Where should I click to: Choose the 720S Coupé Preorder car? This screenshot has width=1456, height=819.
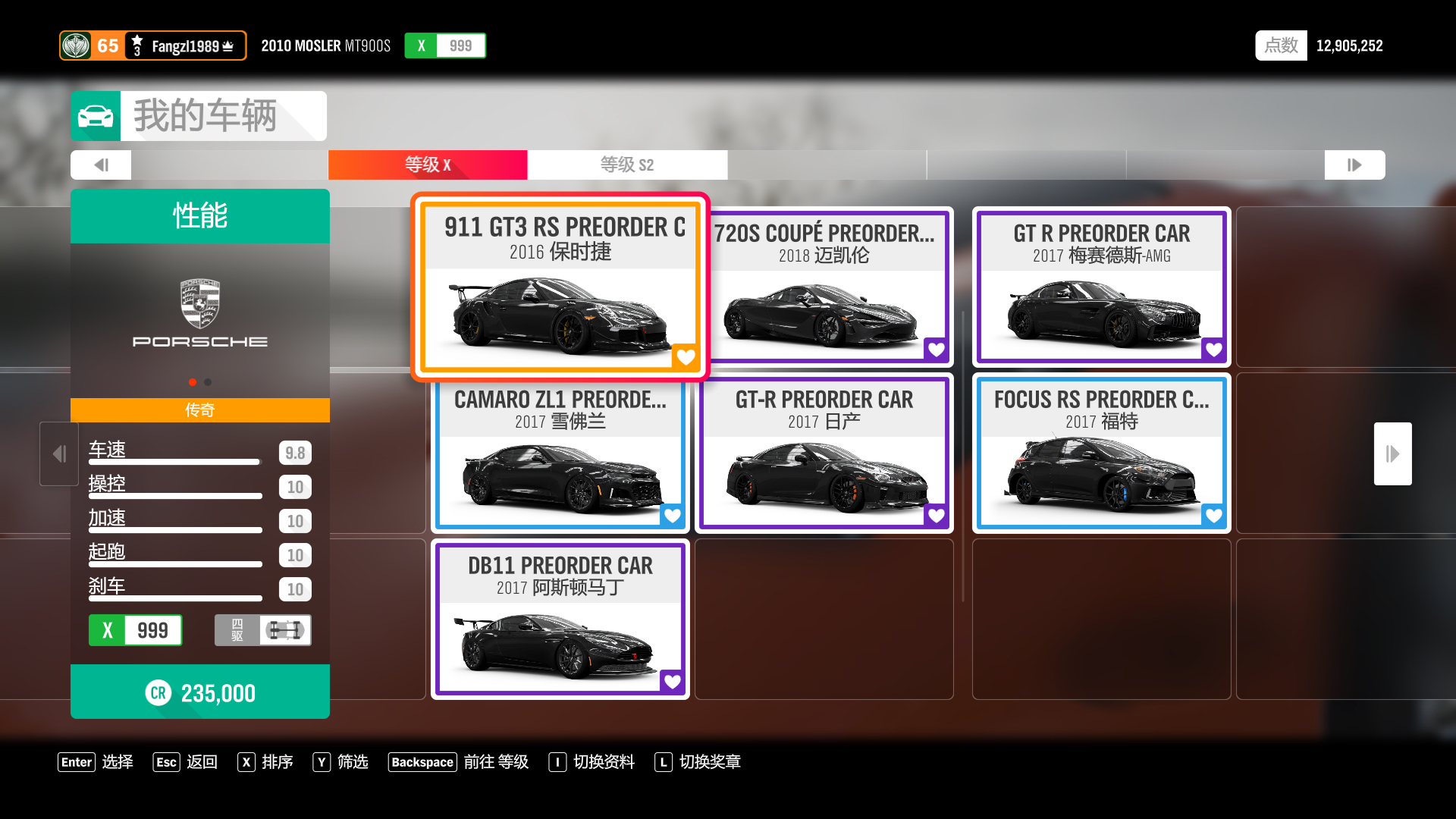(824, 287)
